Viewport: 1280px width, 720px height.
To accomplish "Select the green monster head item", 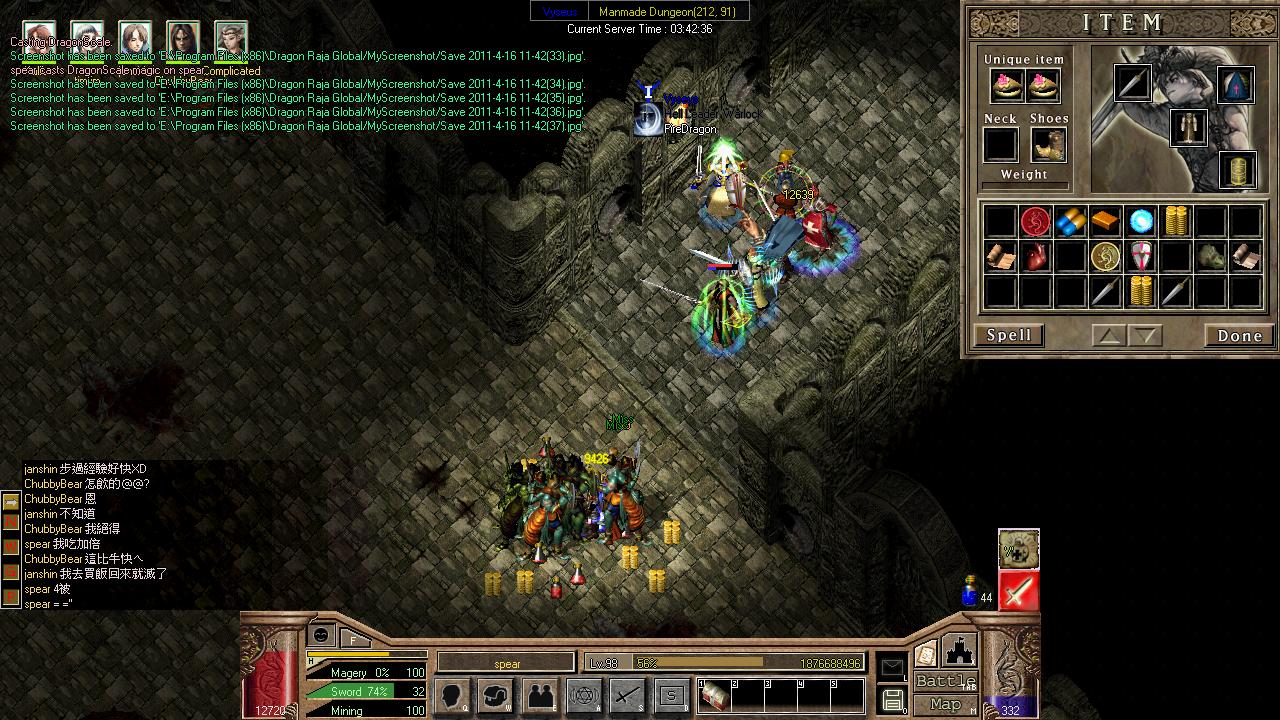I will click(1210, 257).
